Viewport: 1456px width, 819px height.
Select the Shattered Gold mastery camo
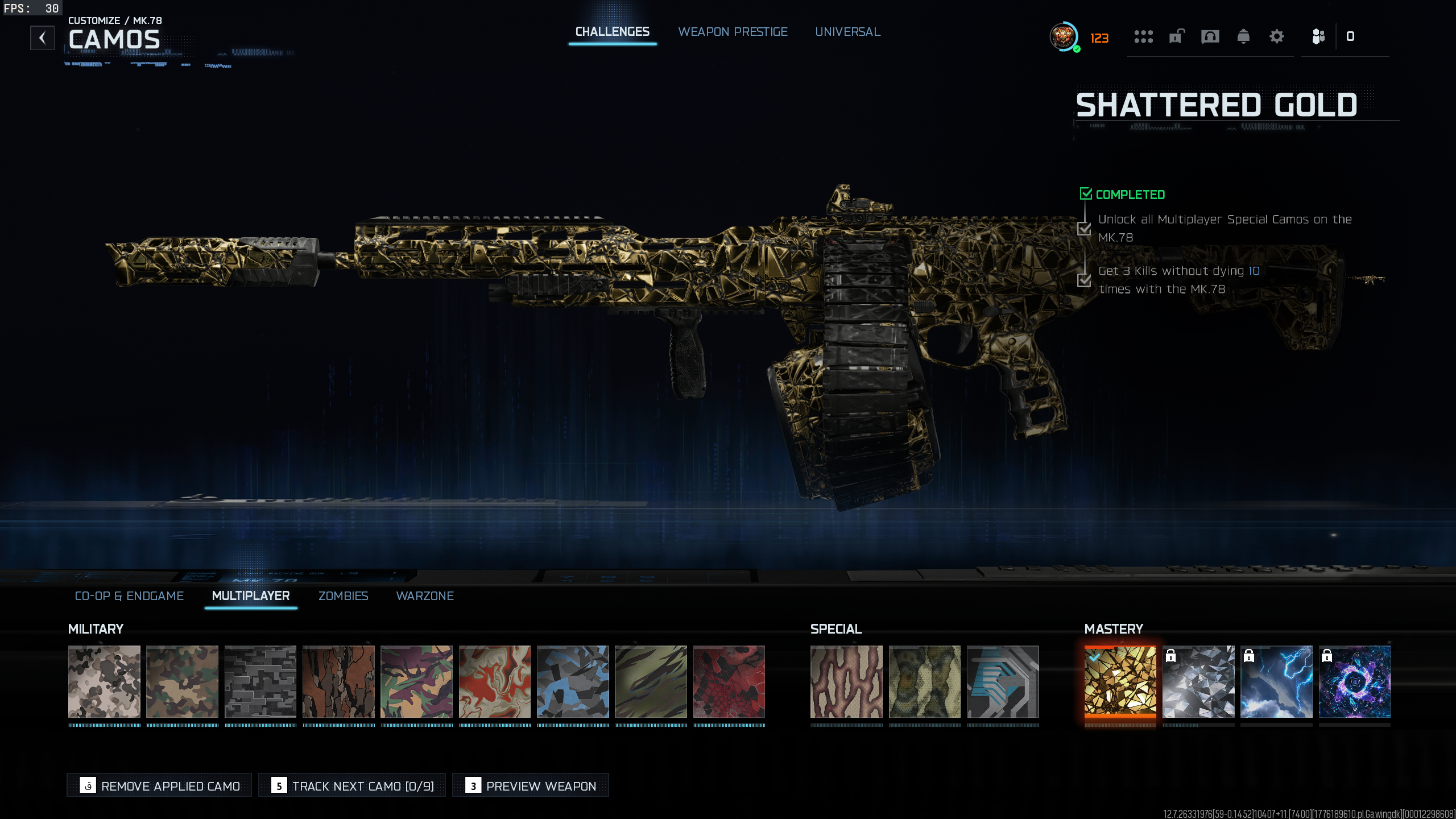coord(1120,681)
